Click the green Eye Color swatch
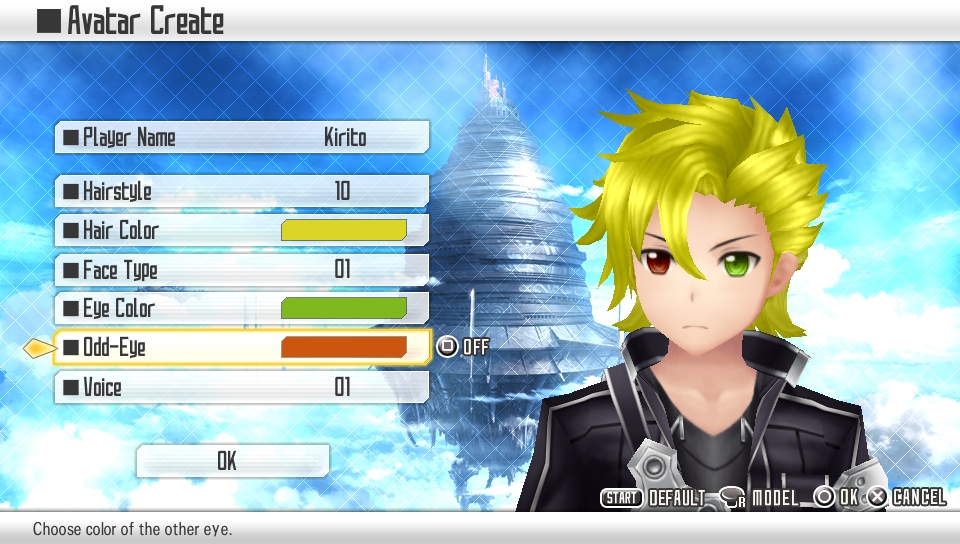This screenshot has width=960, height=544. [x=343, y=308]
